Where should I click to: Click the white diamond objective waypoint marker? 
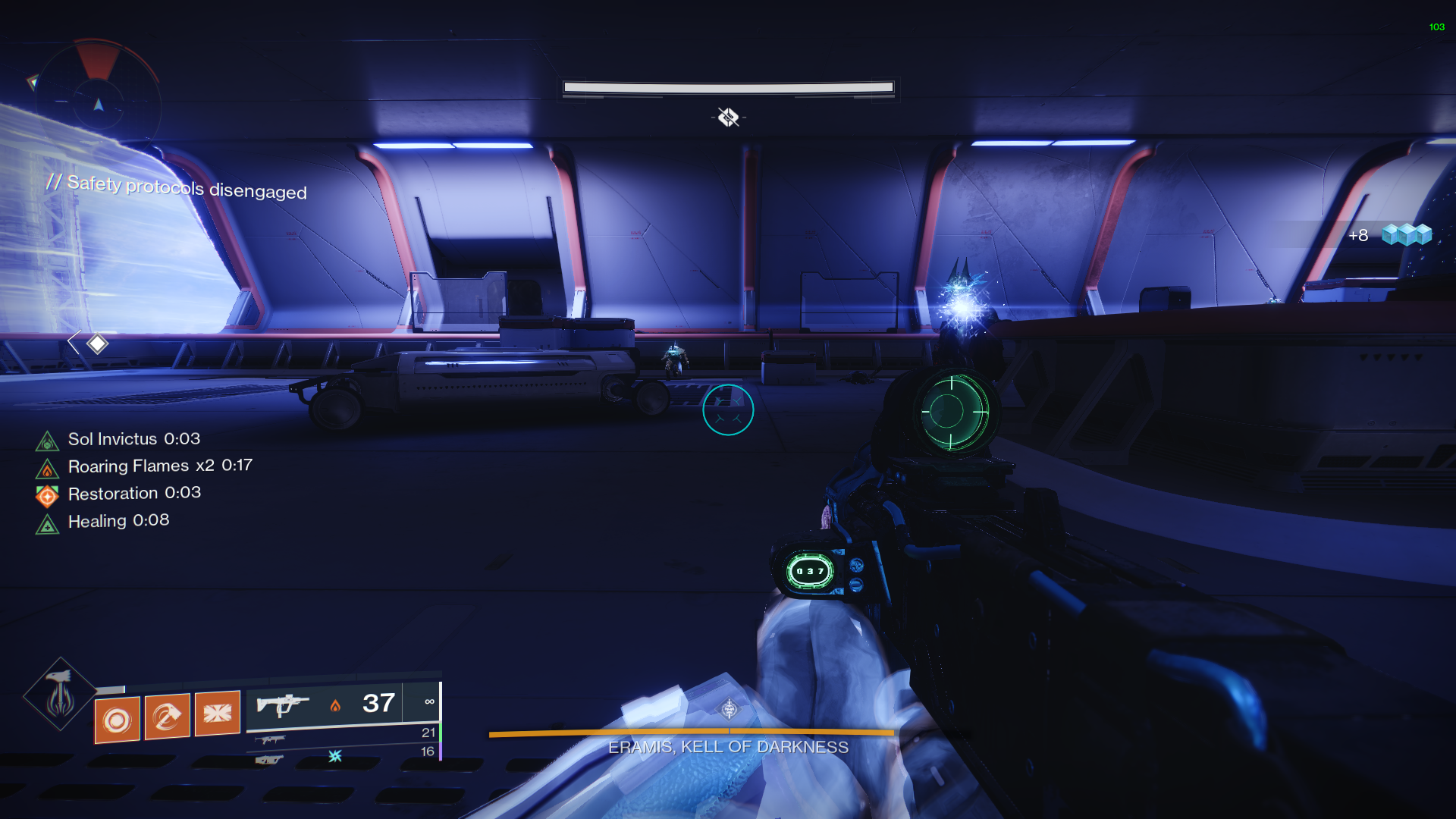pos(97,344)
